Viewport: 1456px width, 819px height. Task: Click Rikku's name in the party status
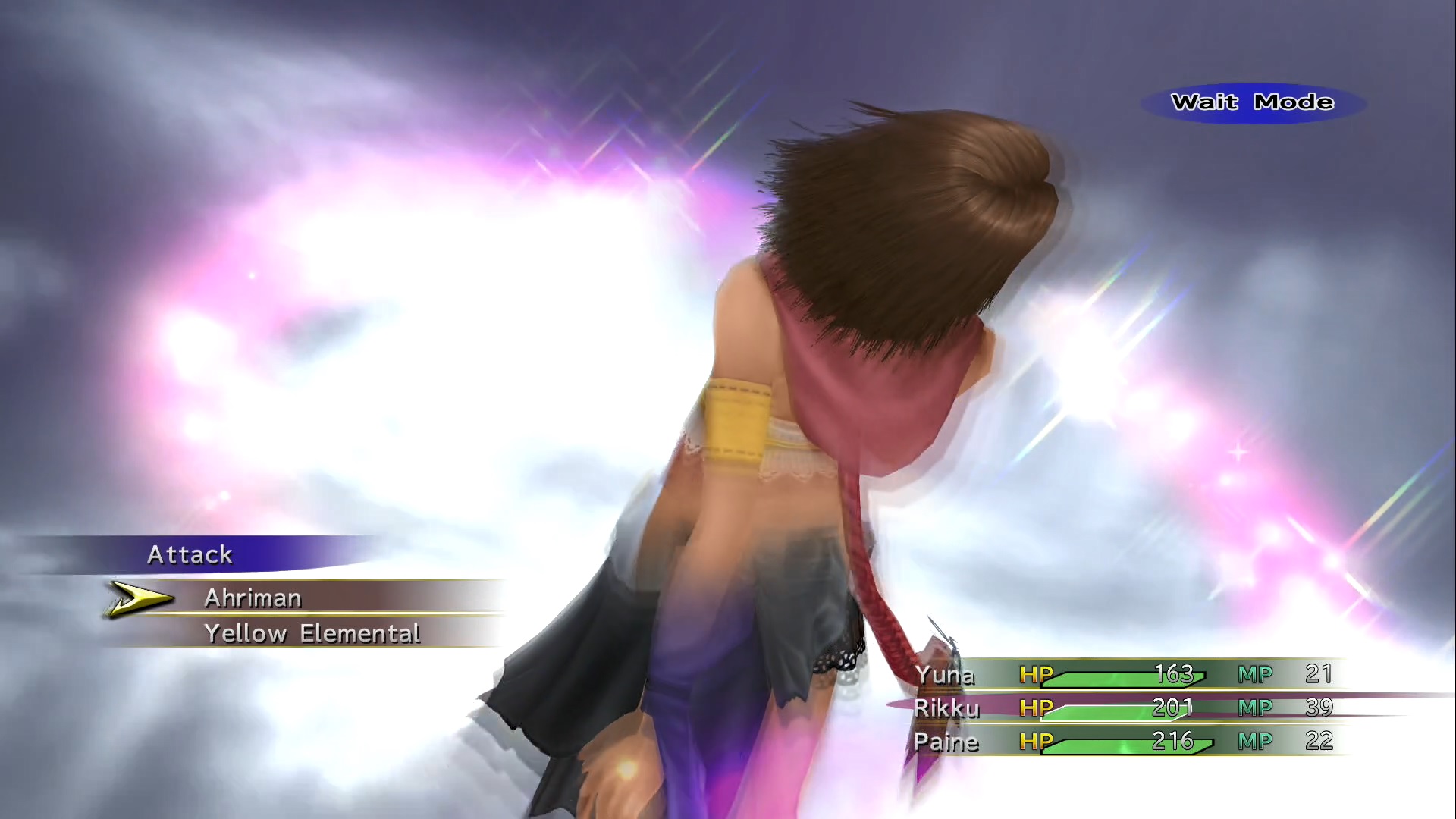click(947, 708)
